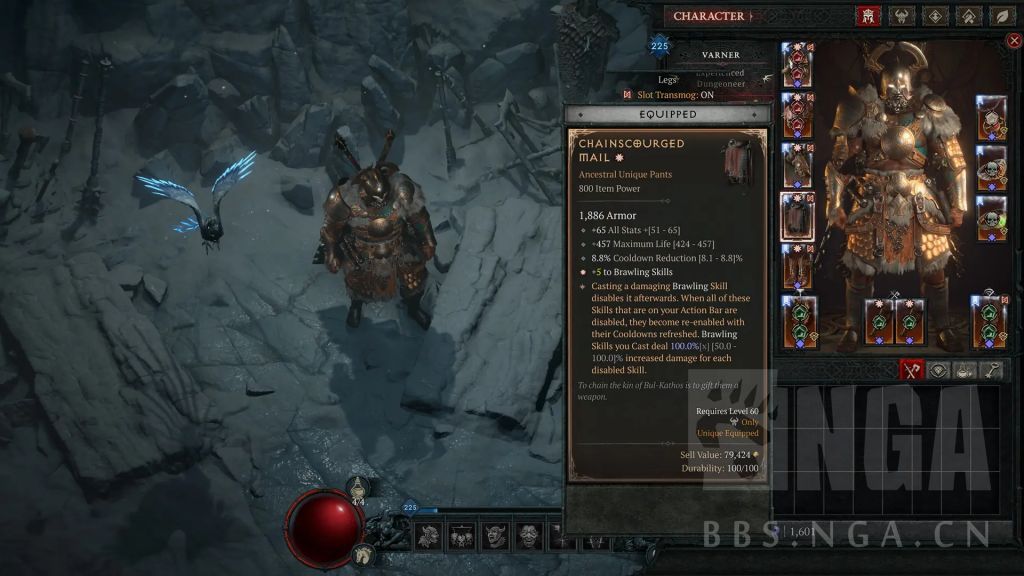Open the consumables pot inventory tab
This screenshot has width=1024, height=576.
[x=965, y=370]
